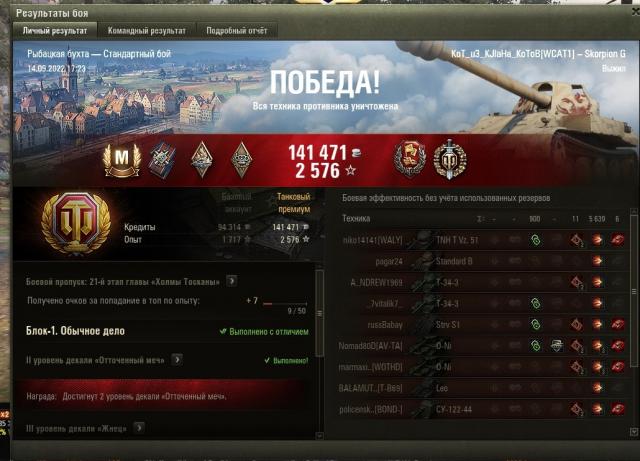640x461 pixels.
Task: Select the red star achievement medal
Action: 410,160
